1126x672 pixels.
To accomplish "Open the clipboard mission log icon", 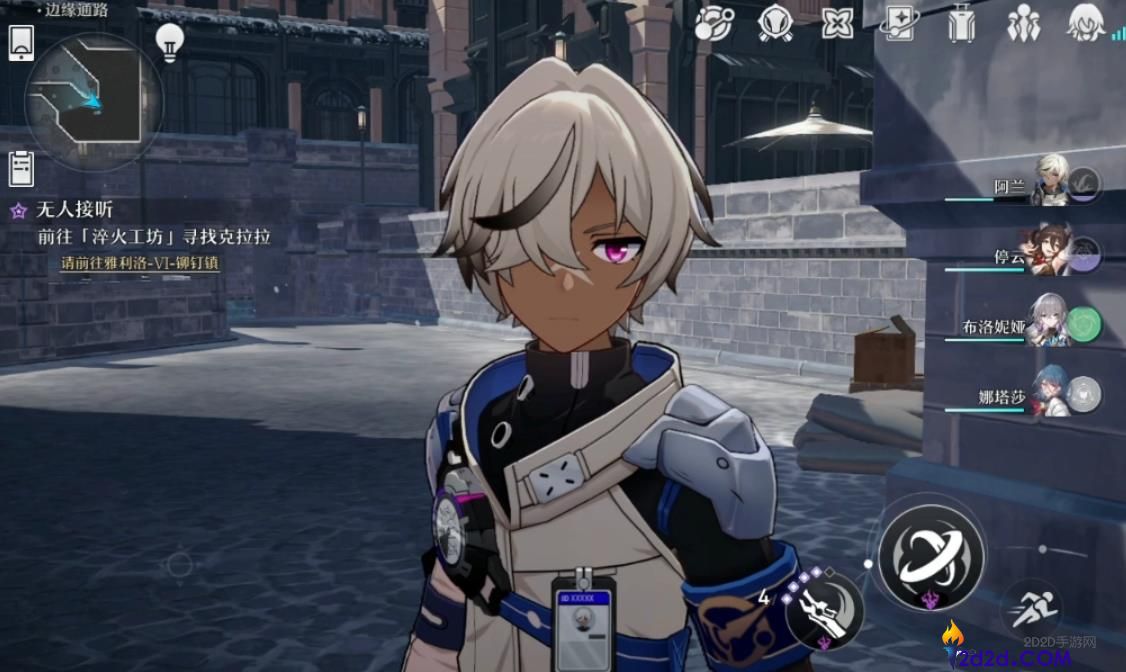I will pos(21,168).
